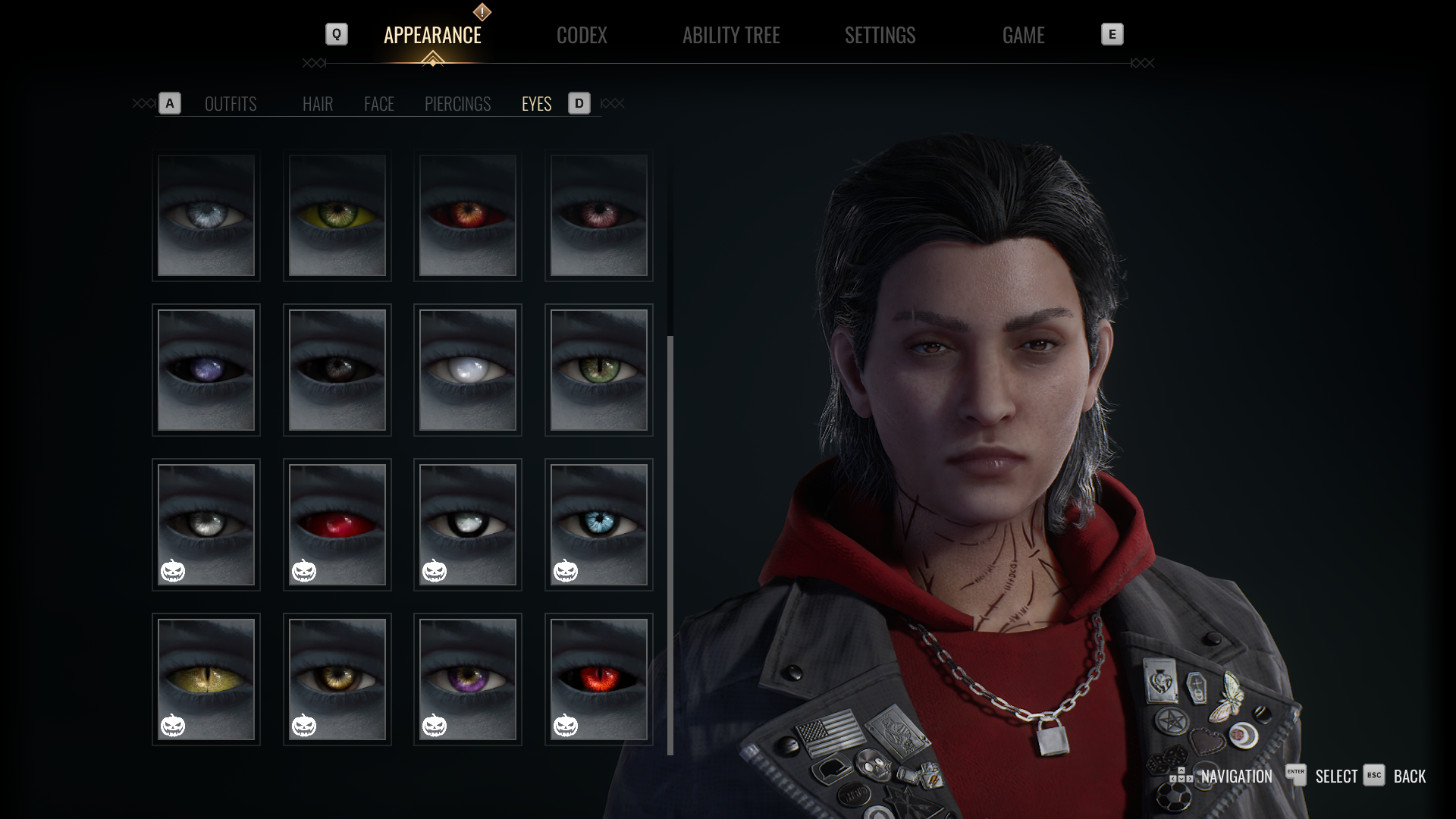
Task: Open the Piercings category
Action: coord(457,104)
